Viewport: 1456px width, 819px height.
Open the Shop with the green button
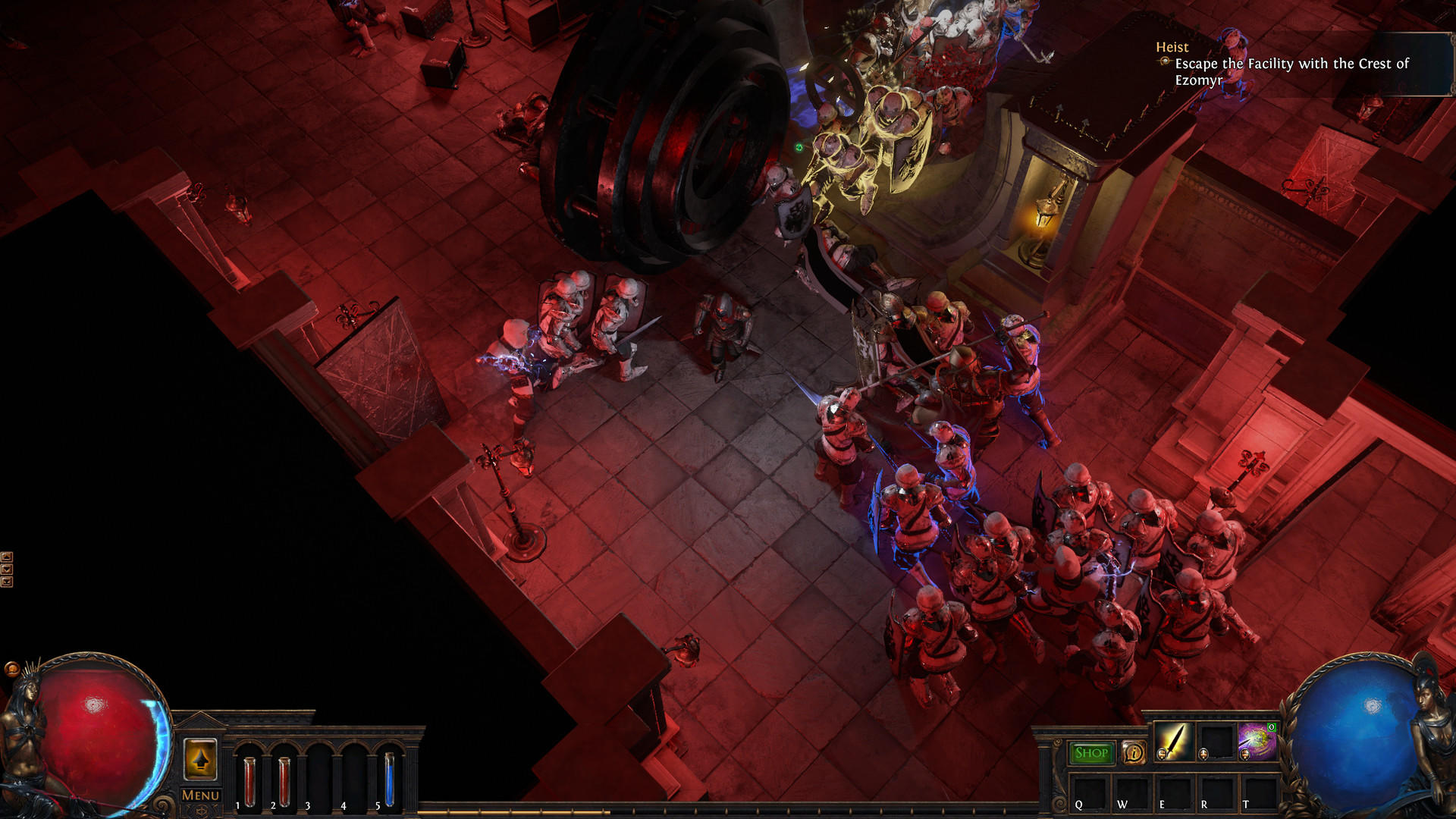coord(1092,752)
